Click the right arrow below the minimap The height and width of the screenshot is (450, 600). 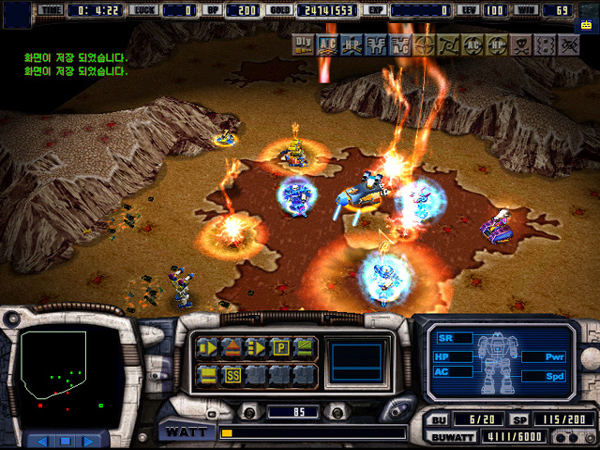click(87, 440)
